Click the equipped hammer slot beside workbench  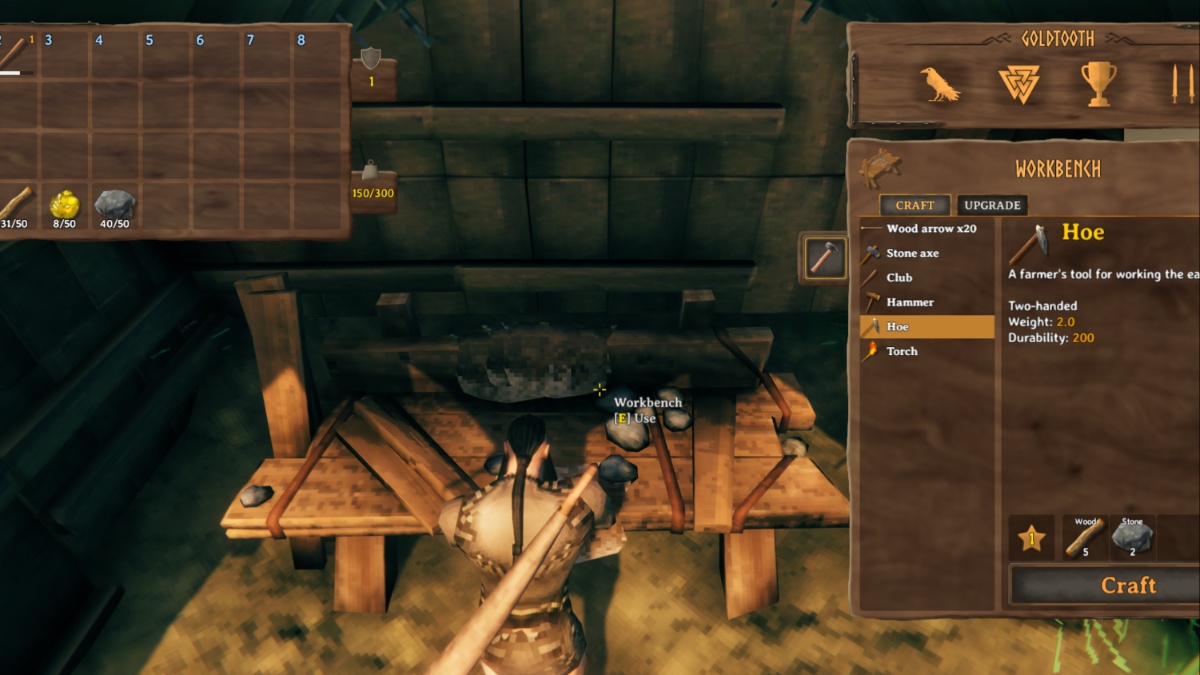[x=823, y=257]
